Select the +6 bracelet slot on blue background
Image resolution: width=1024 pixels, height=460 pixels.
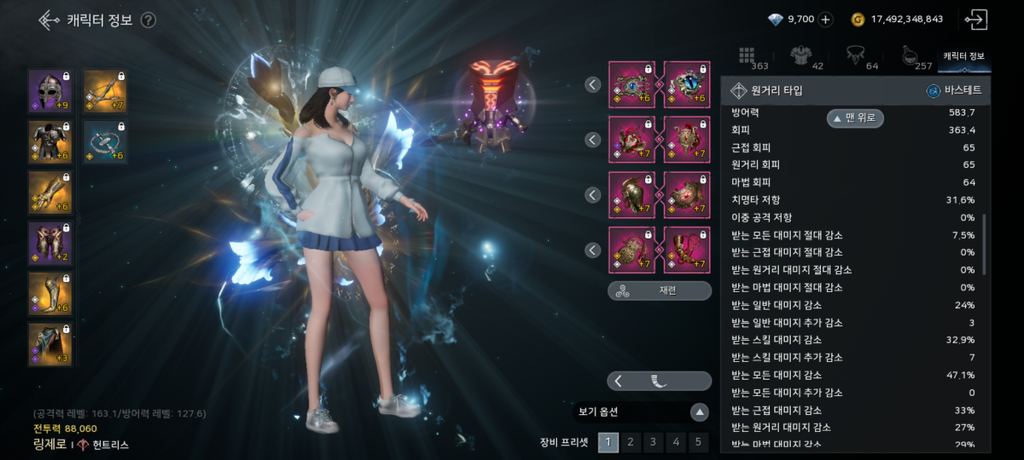click(104, 141)
